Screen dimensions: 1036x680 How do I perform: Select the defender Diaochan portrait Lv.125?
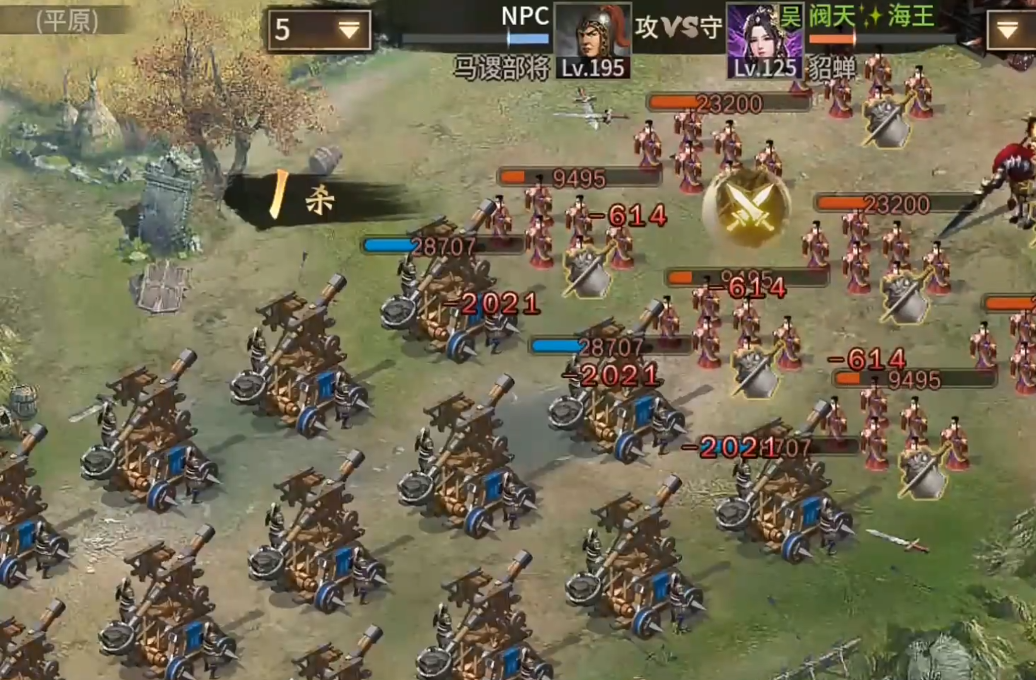click(x=765, y=40)
